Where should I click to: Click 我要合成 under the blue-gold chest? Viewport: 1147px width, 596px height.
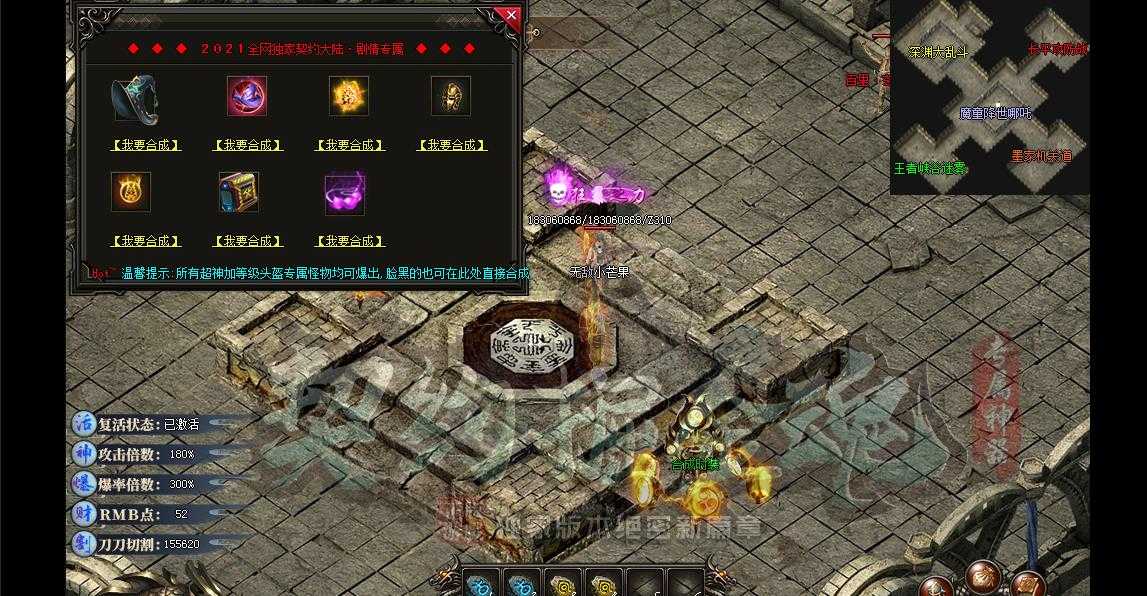[x=248, y=241]
